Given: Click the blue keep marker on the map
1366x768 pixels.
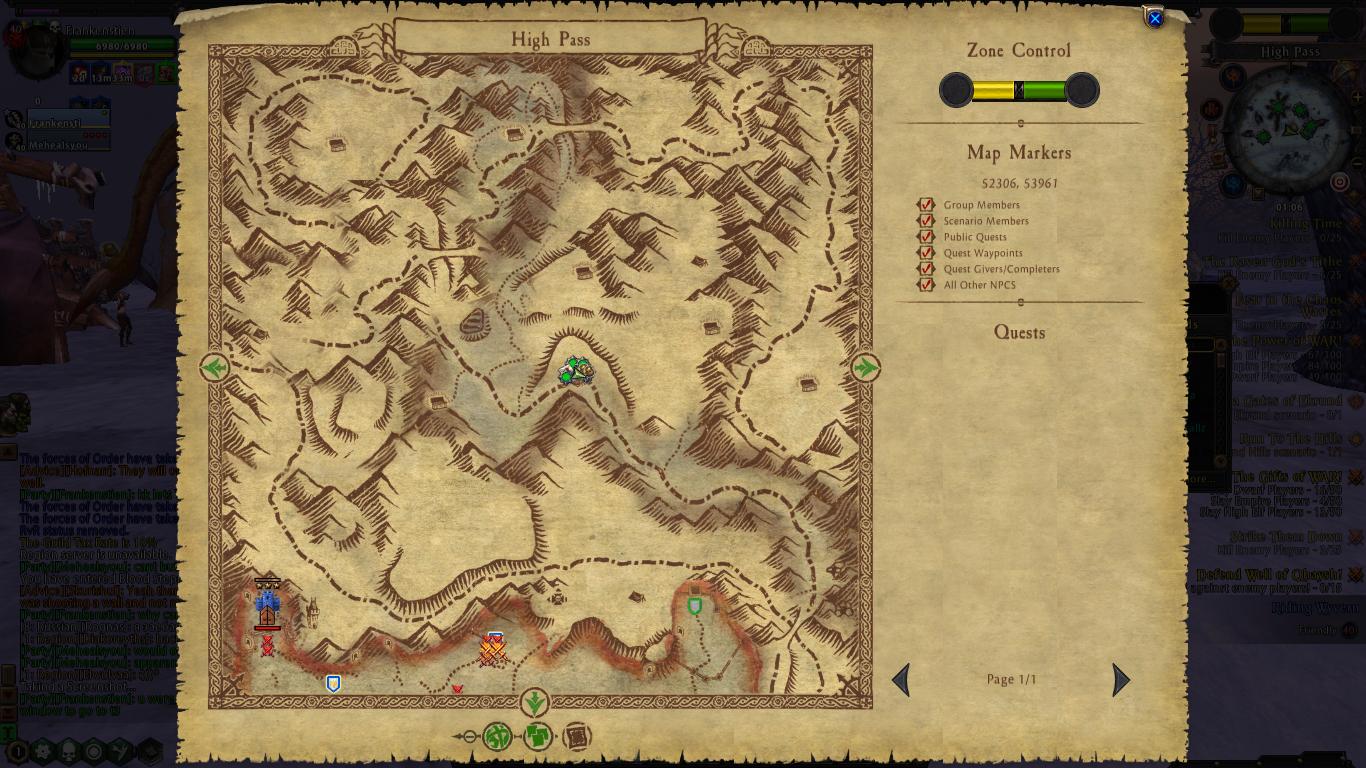Looking at the screenshot, I should tap(267, 604).
